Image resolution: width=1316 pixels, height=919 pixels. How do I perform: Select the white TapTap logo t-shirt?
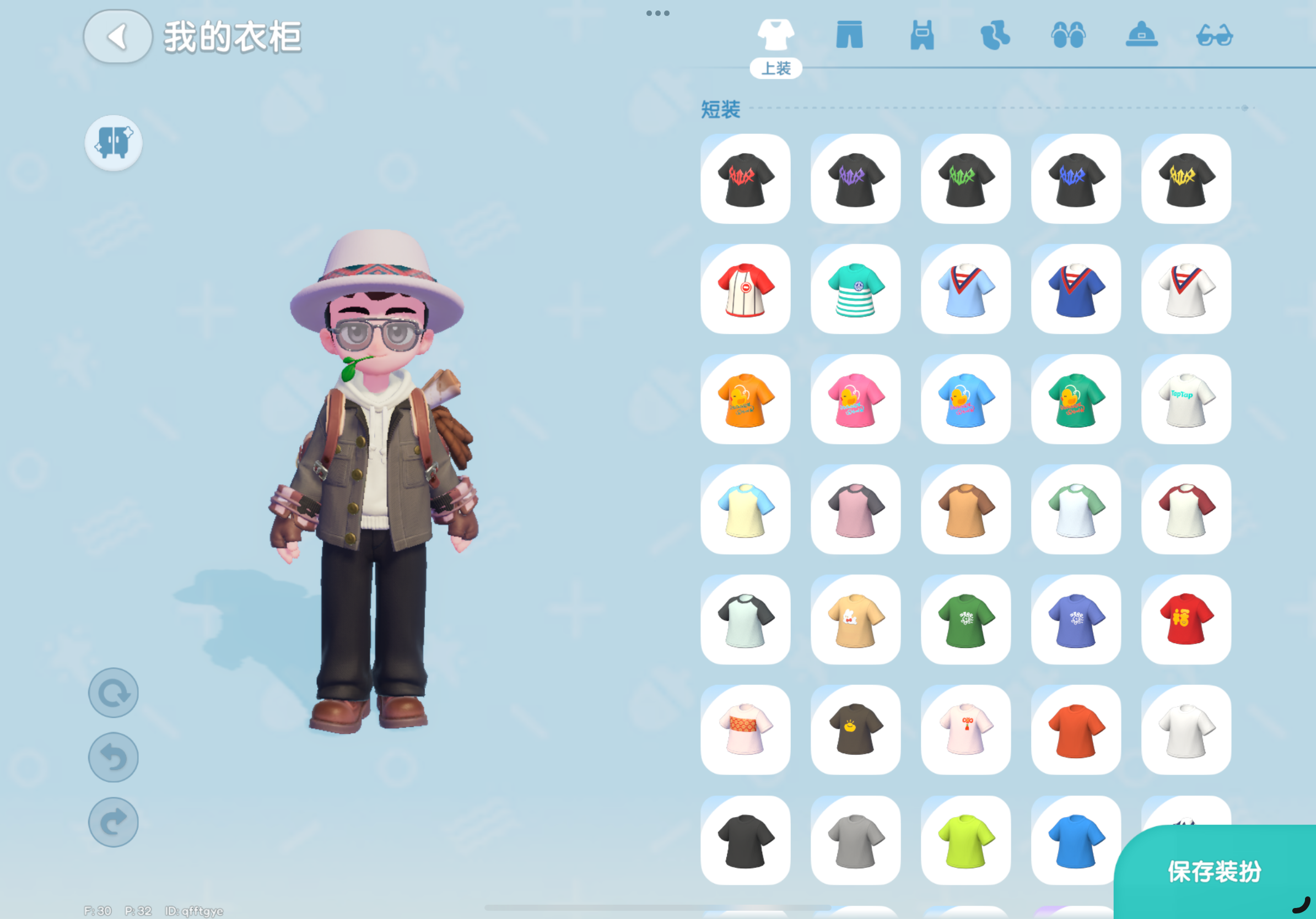click(x=1186, y=399)
